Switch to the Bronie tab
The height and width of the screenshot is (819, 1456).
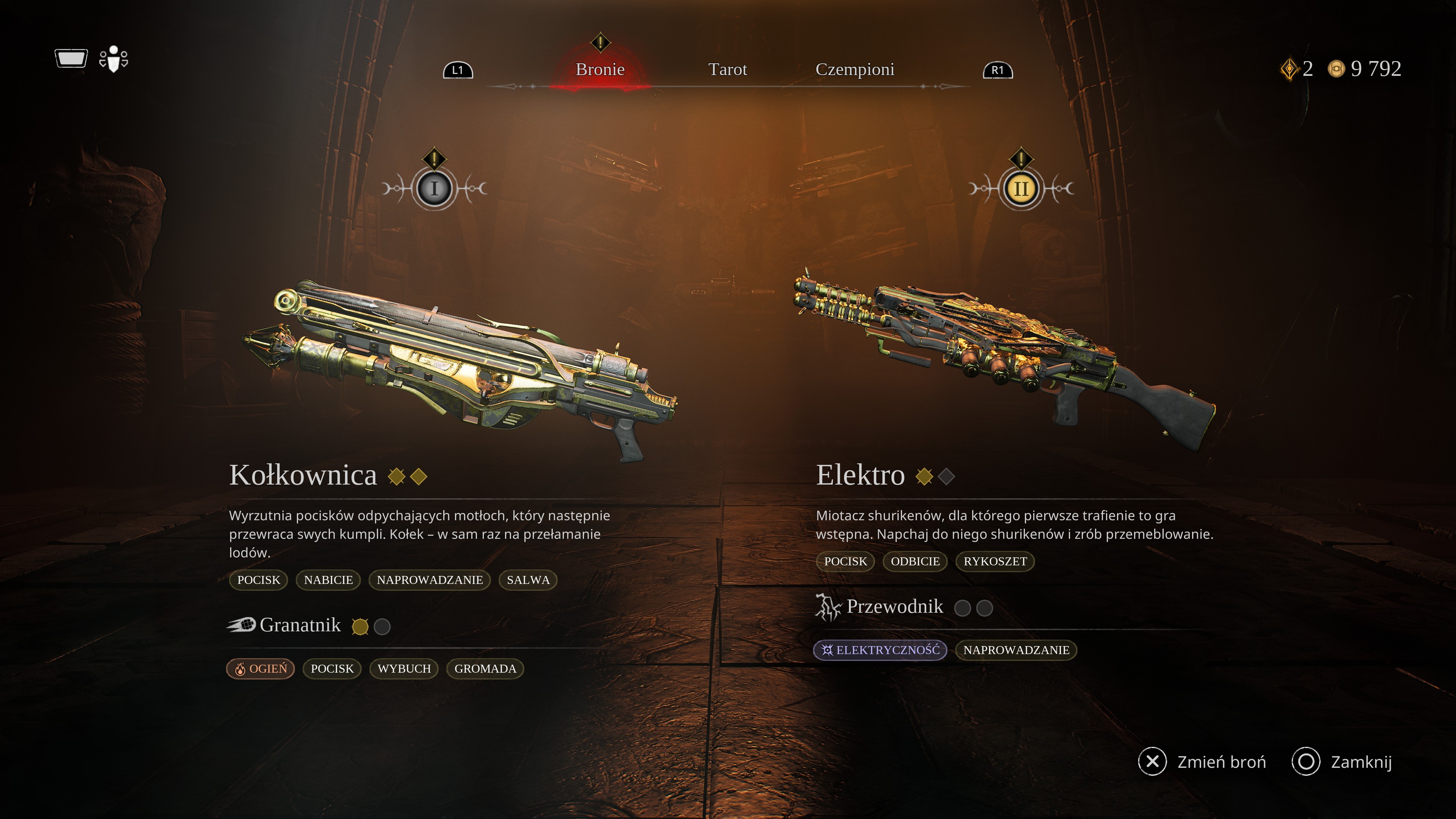coord(600,69)
